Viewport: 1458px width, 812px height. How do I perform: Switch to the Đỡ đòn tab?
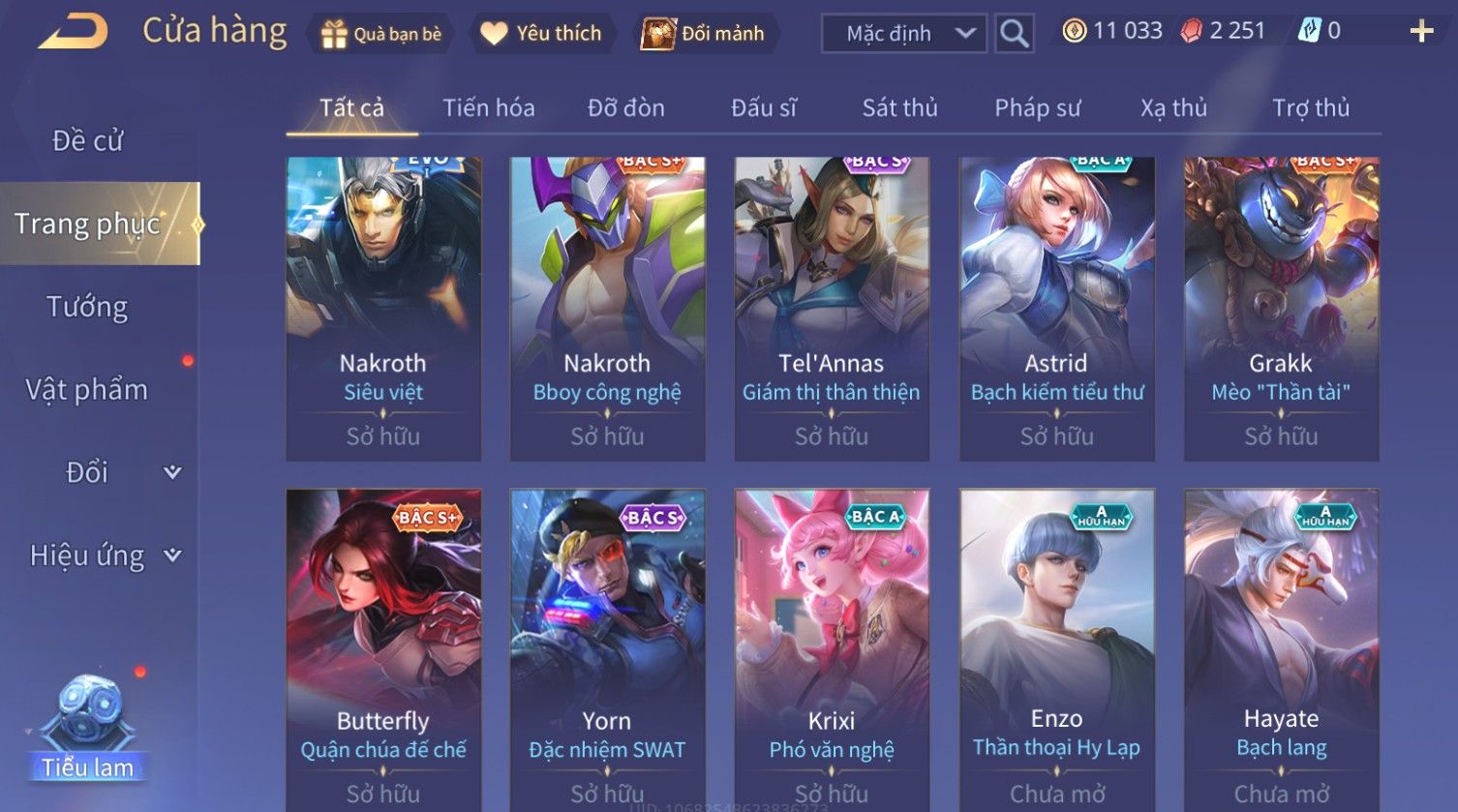pos(625,107)
